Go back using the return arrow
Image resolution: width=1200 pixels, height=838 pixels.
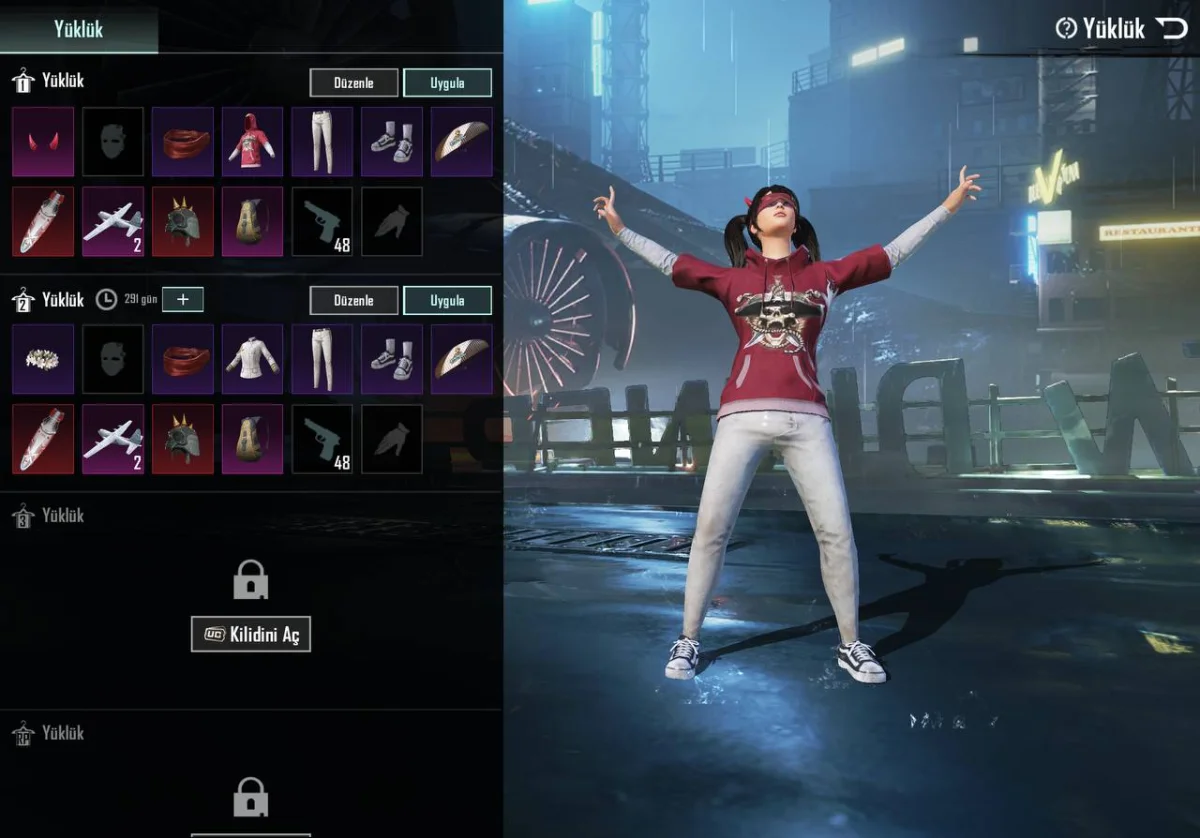point(1172,28)
